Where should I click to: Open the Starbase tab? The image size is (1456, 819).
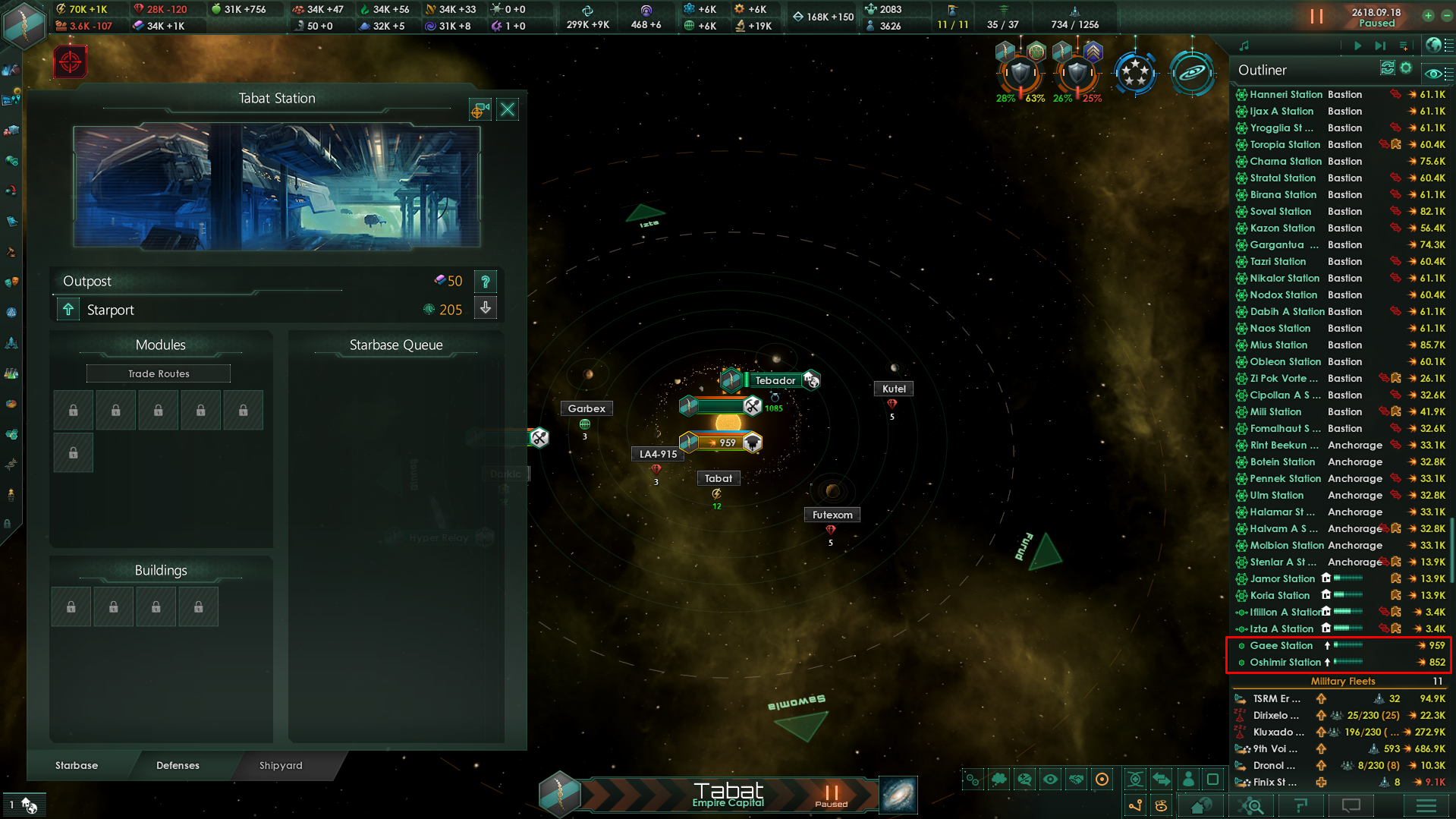[77, 765]
